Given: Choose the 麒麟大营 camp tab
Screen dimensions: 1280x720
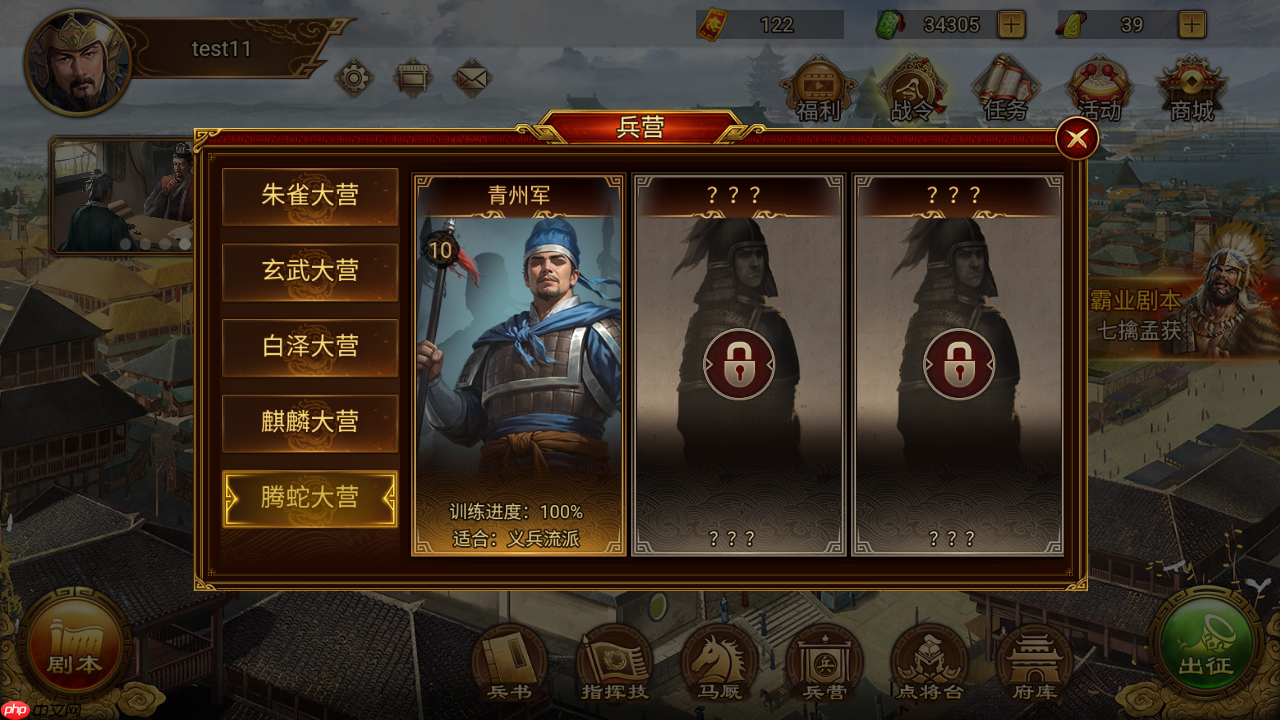Looking at the screenshot, I should click(310, 423).
